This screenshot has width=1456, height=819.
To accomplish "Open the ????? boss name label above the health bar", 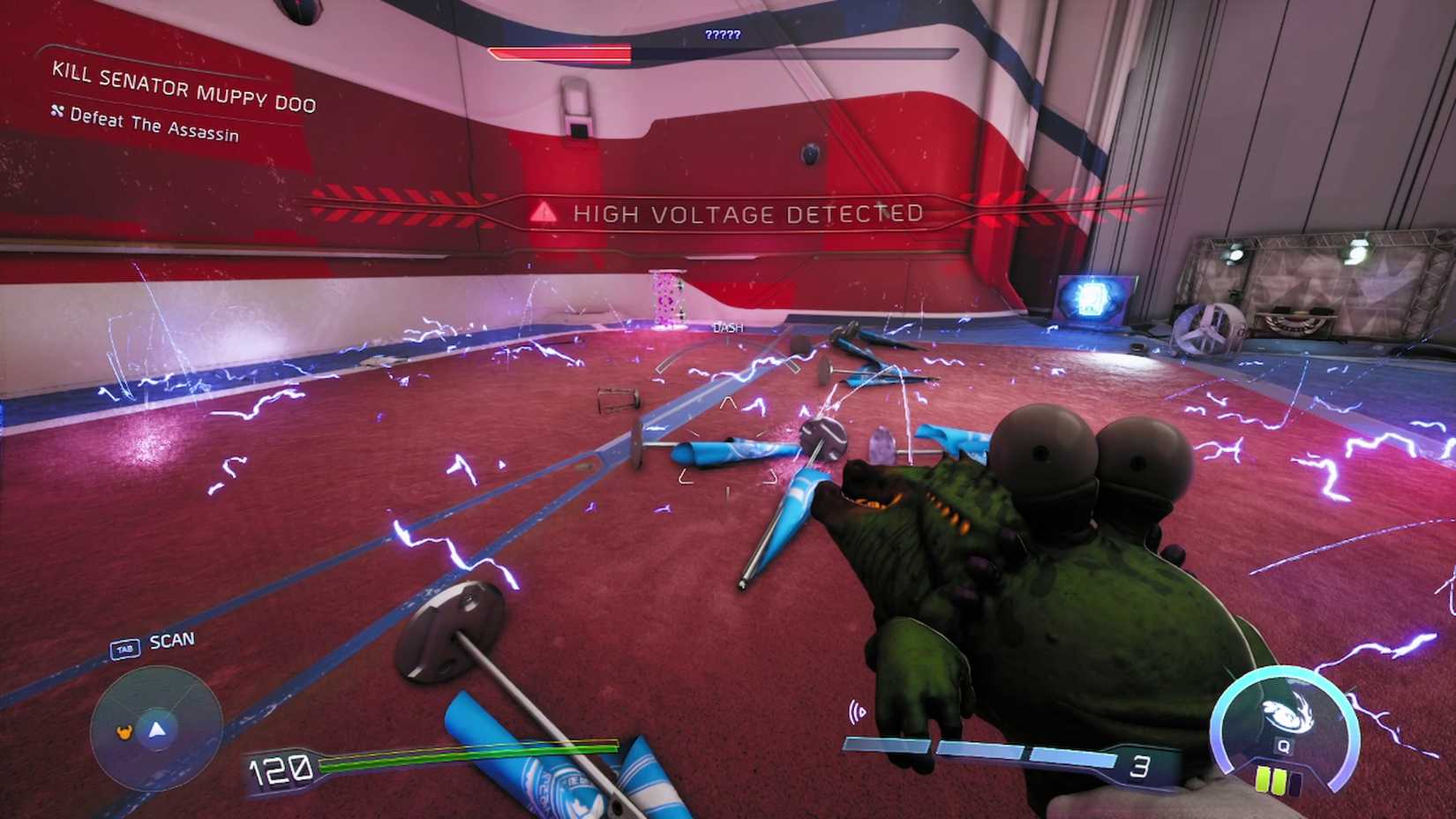I will click(724, 34).
